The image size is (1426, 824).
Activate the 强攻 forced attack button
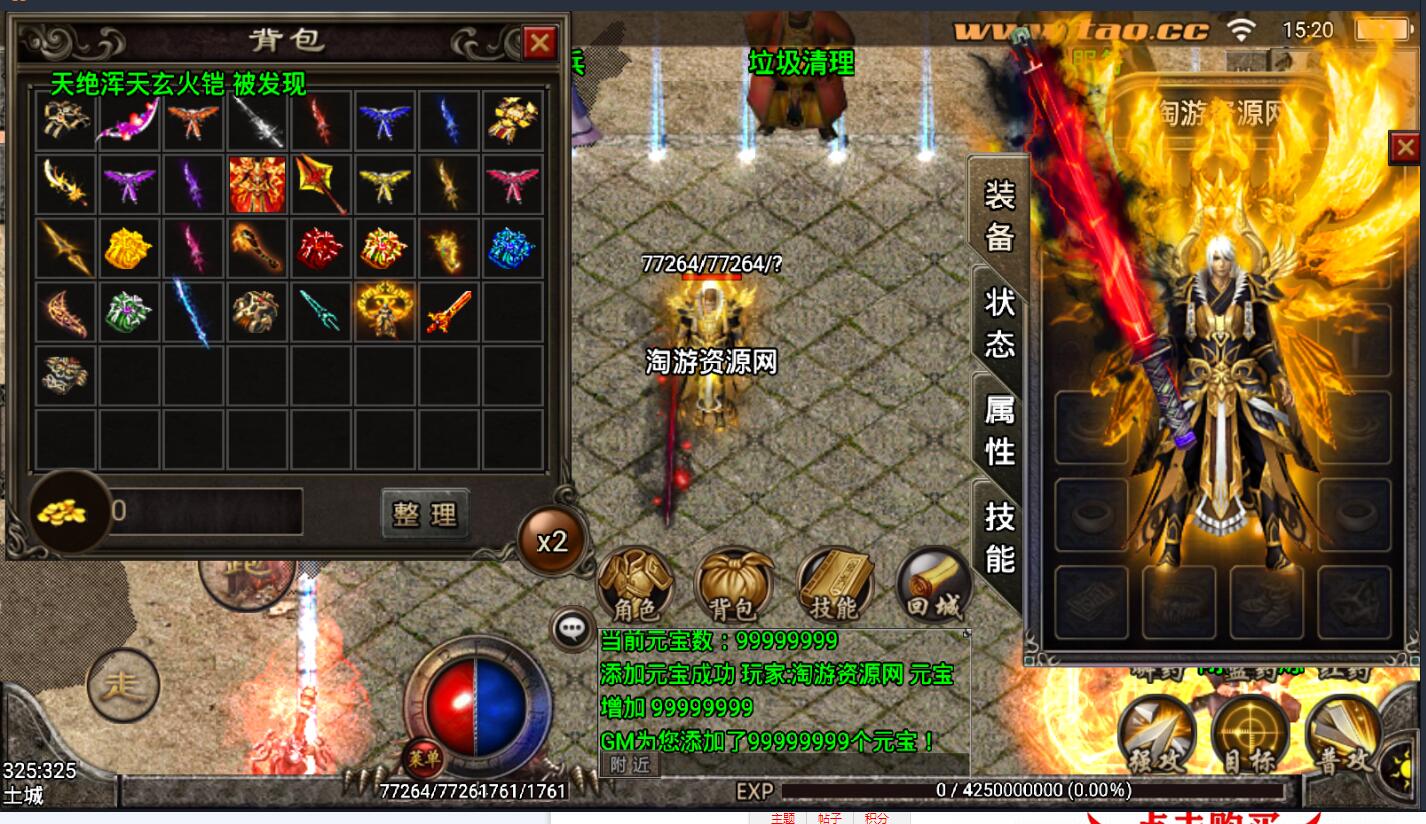[x=1157, y=735]
